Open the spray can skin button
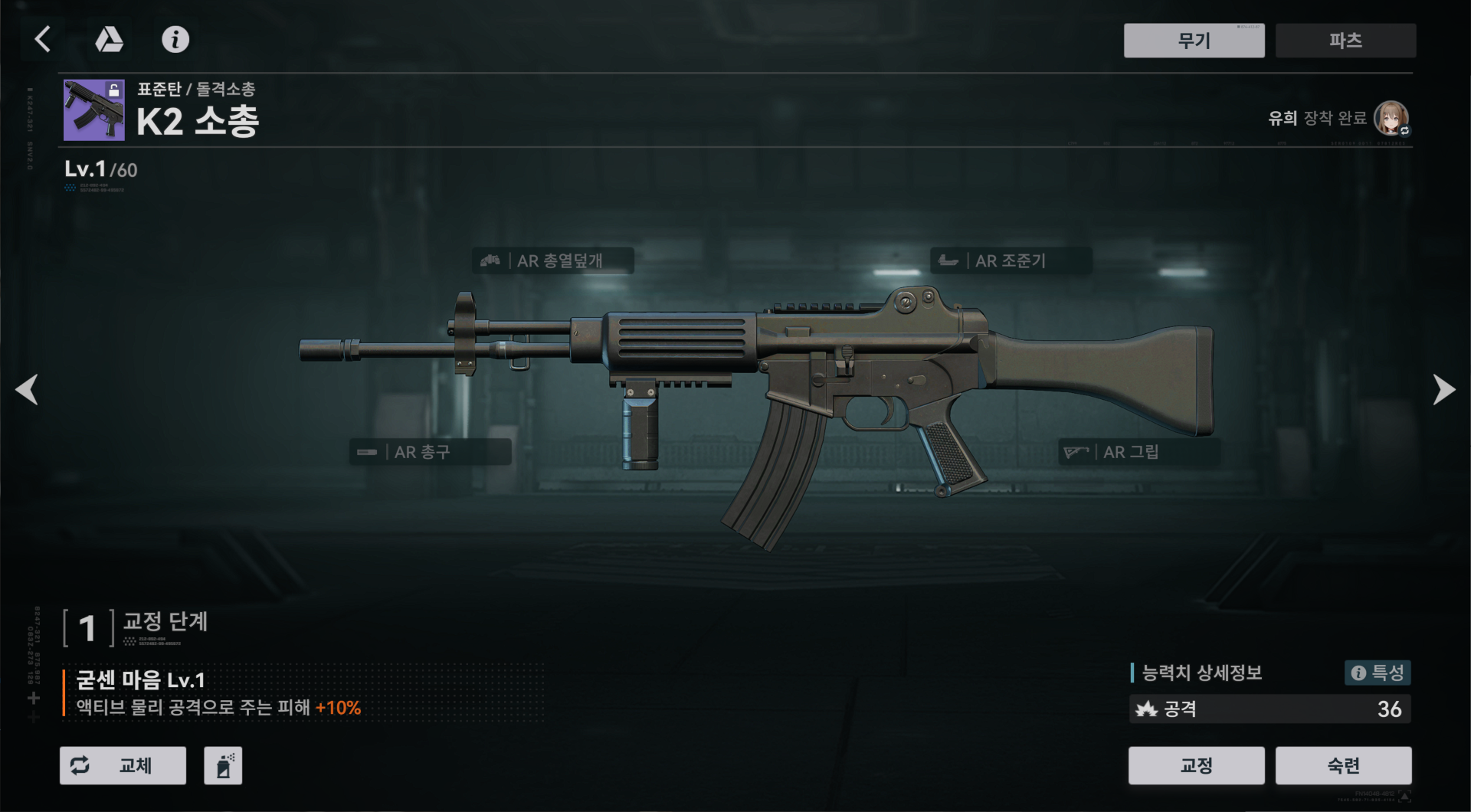1471x812 pixels. [223, 765]
